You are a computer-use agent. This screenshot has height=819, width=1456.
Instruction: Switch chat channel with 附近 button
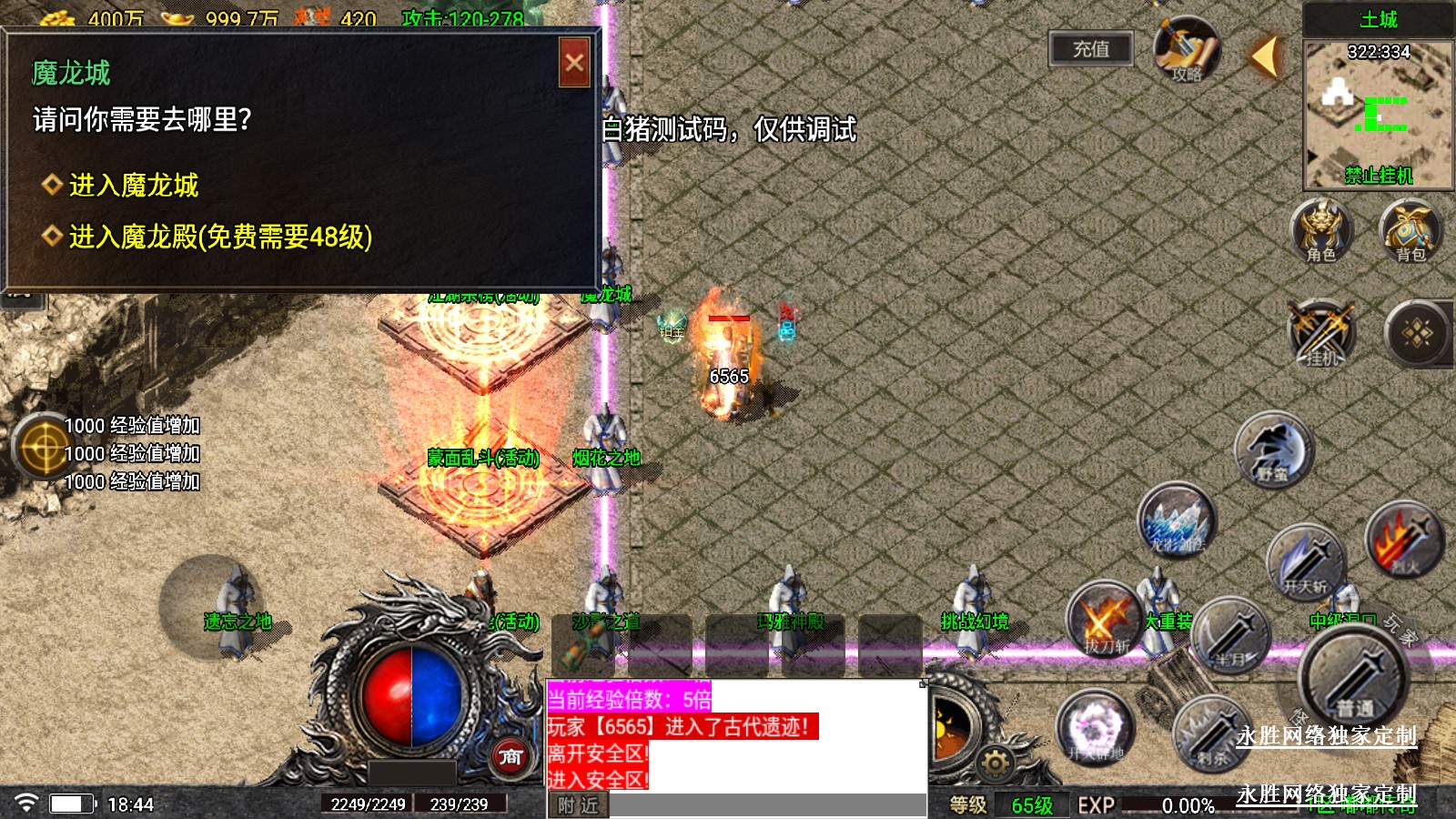pyautogui.click(x=578, y=805)
